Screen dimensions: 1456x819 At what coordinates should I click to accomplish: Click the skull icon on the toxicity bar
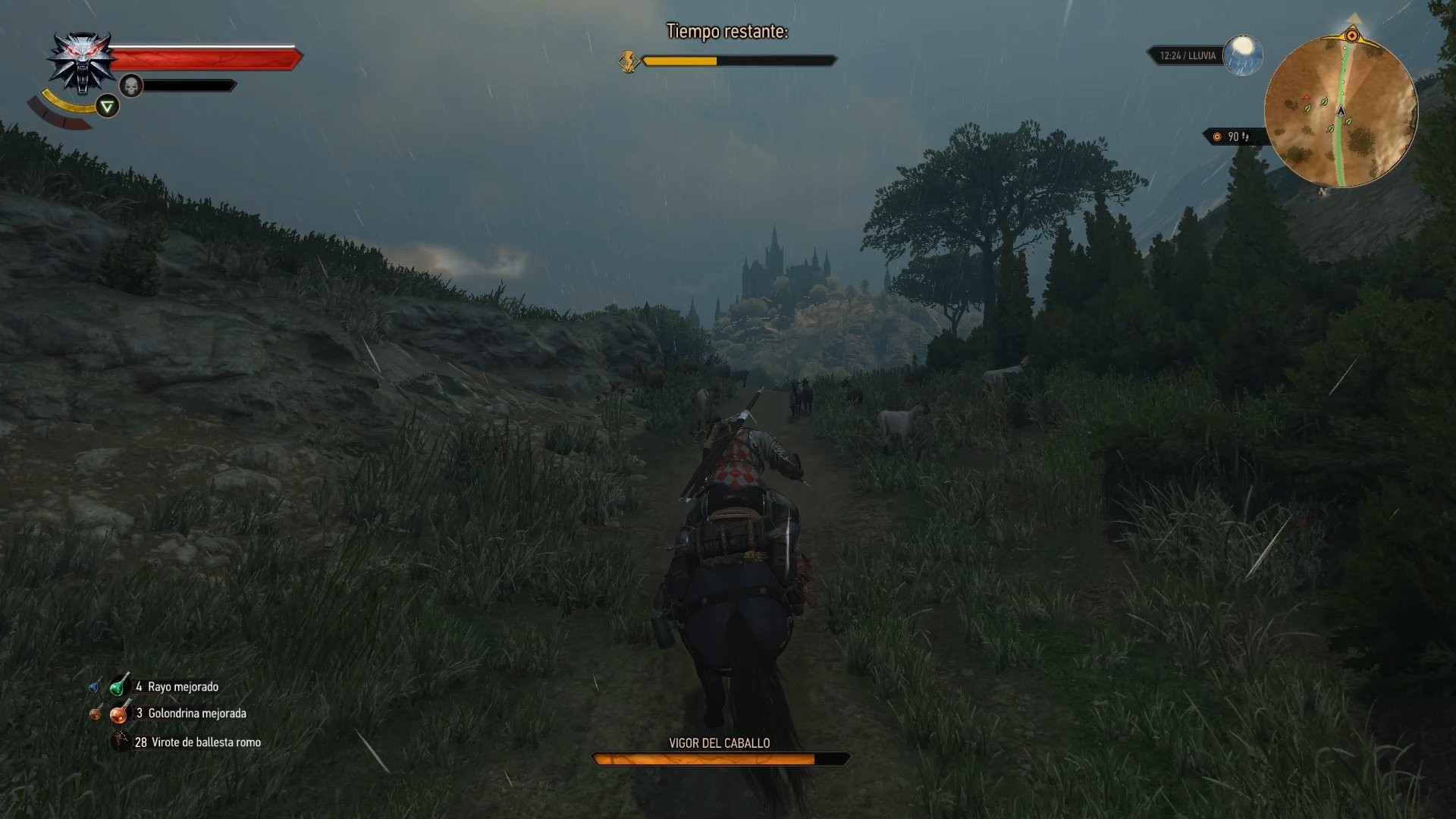click(x=131, y=86)
